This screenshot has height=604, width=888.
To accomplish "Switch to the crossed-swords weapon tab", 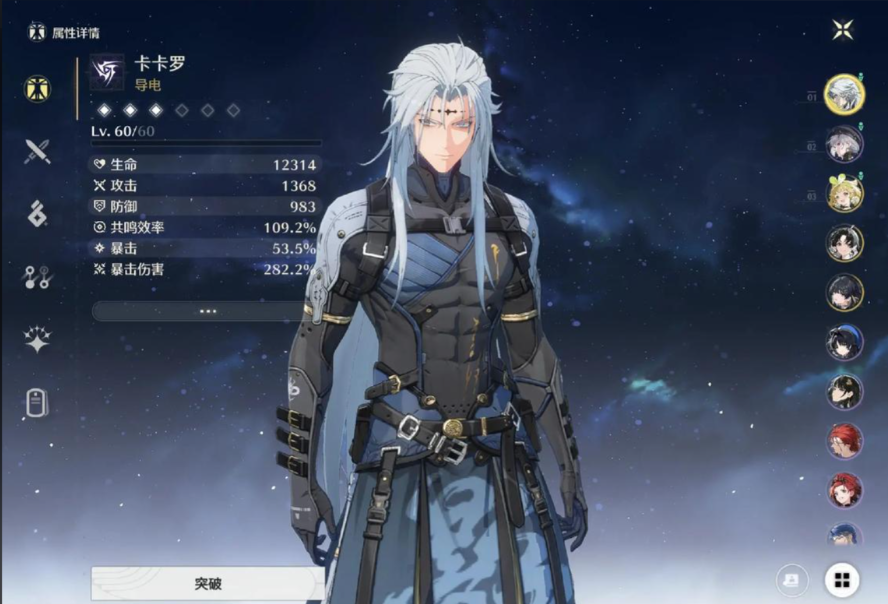I will (x=38, y=151).
